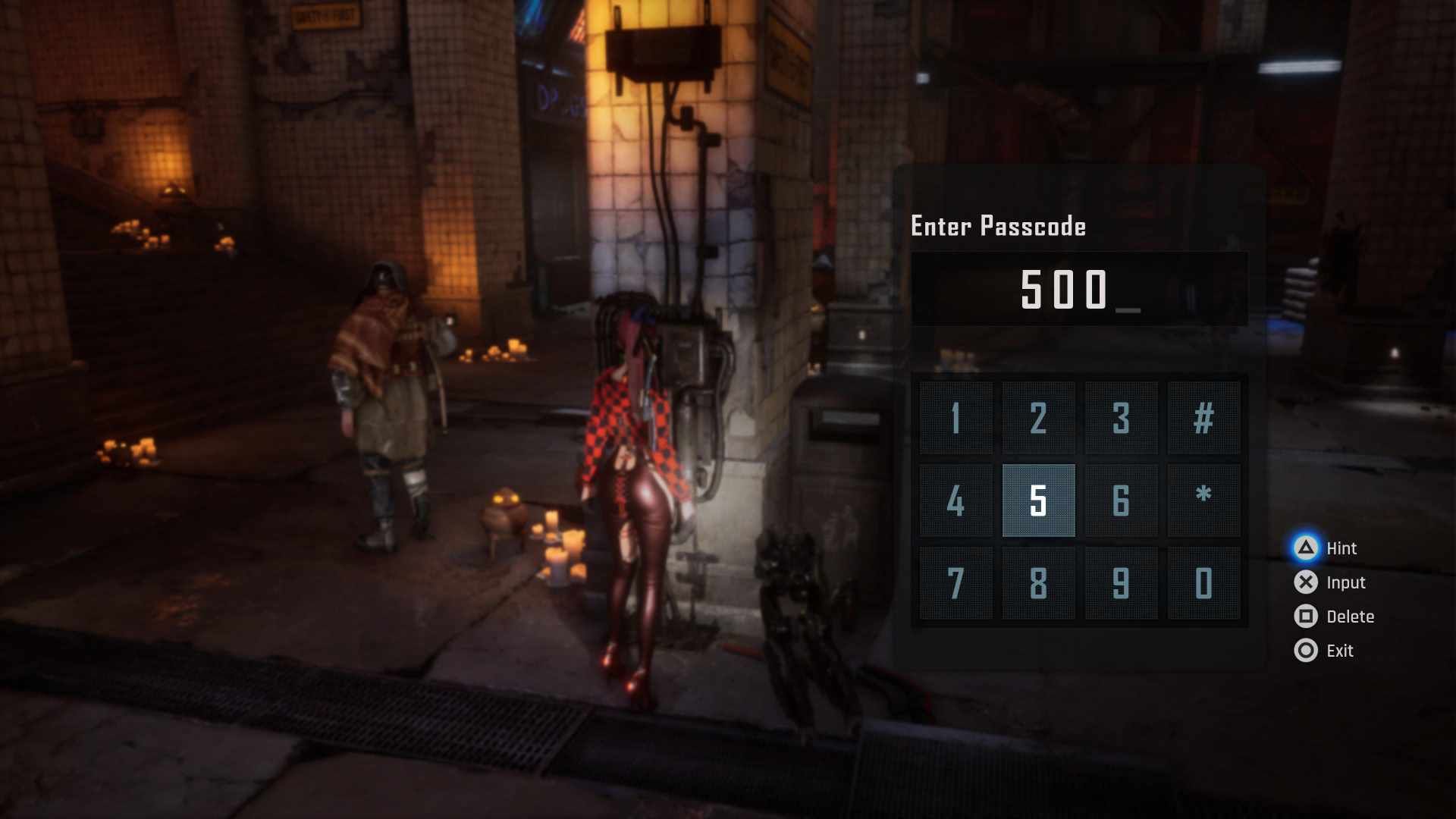This screenshot has width=1456, height=819.
Task: Tap the number 8 key
Action: pyautogui.click(x=1038, y=583)
